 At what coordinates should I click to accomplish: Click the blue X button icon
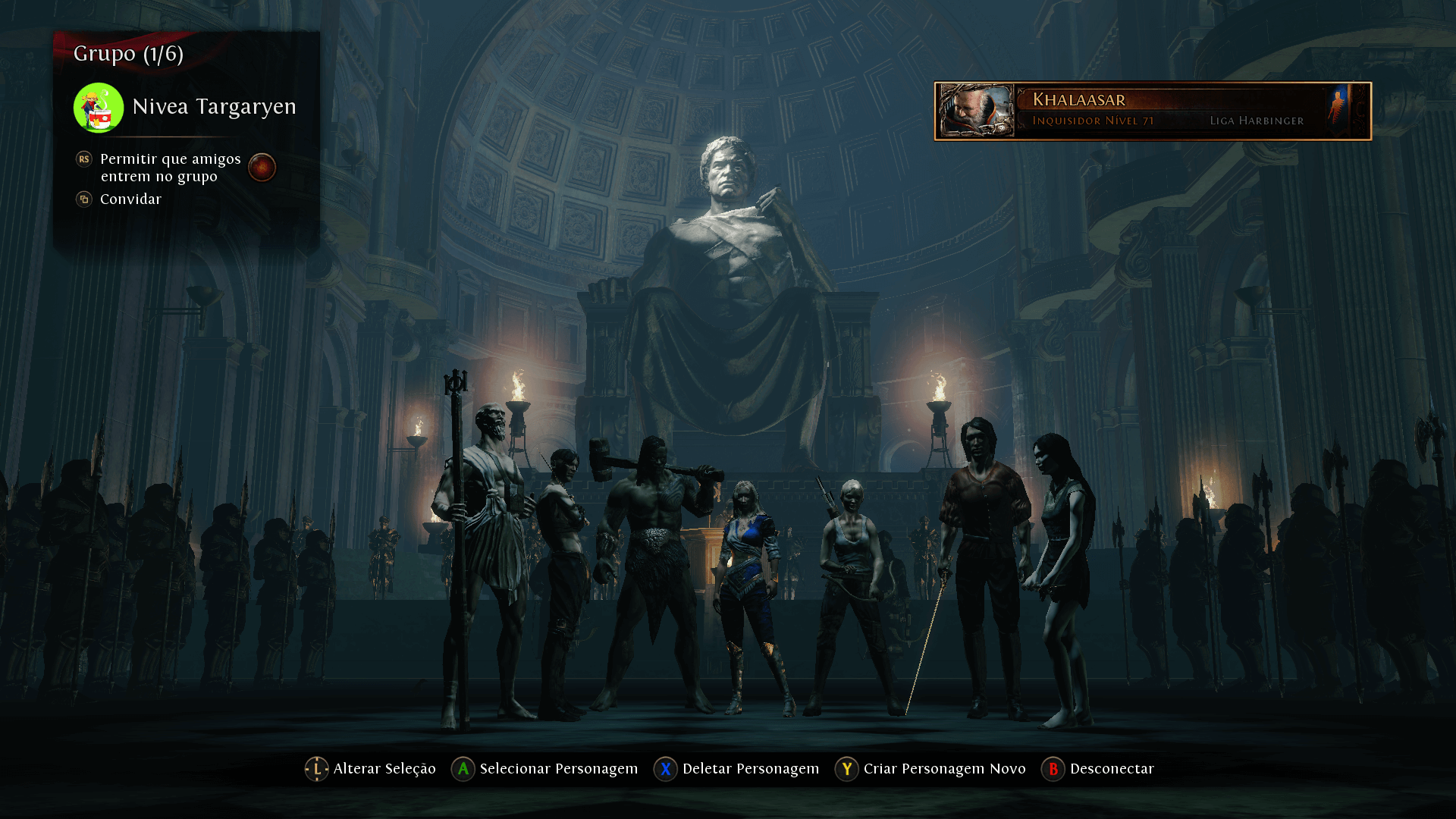(x=665, y=768)
